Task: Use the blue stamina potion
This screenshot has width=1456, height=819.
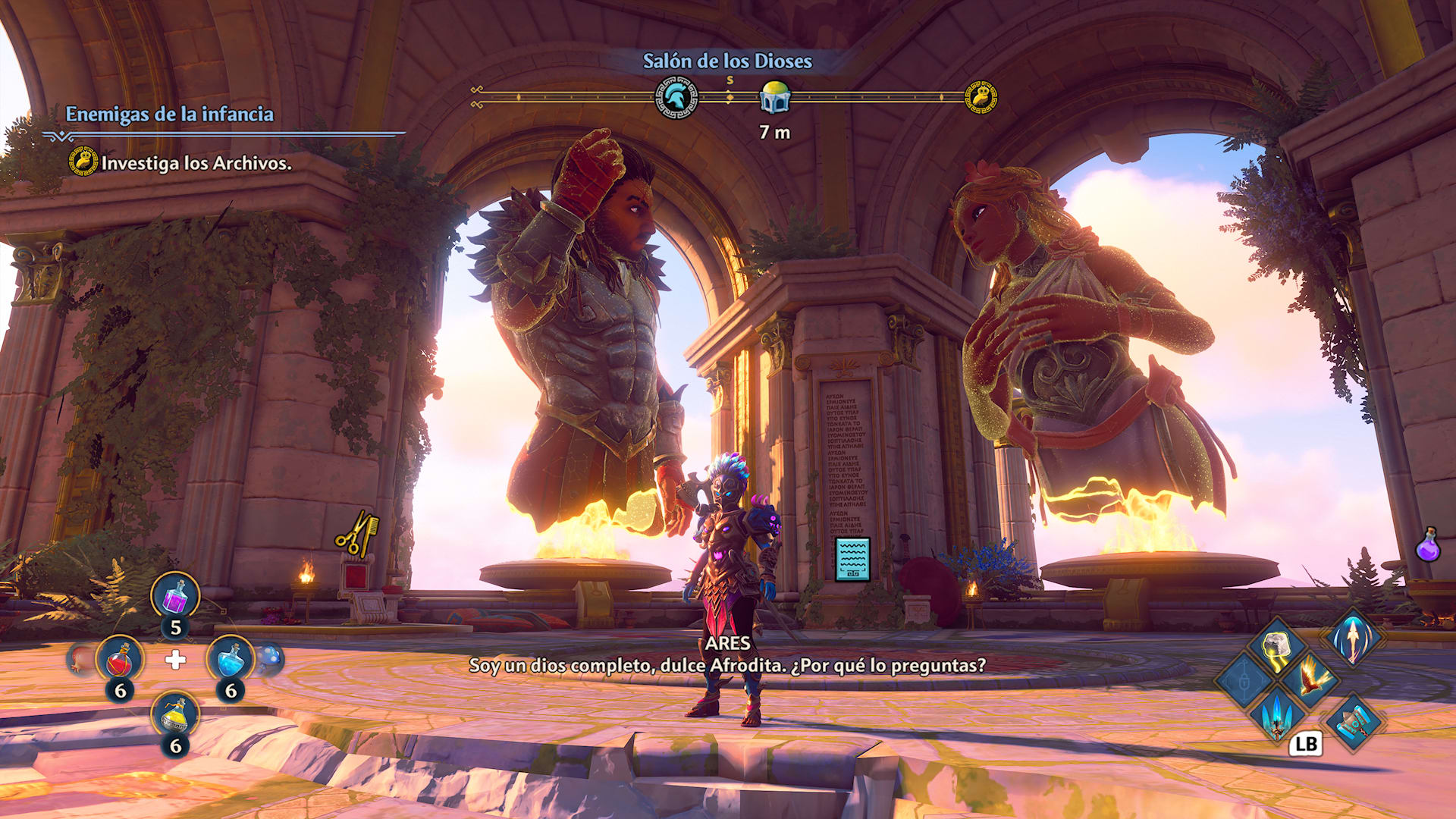Action: coord(230,660)
